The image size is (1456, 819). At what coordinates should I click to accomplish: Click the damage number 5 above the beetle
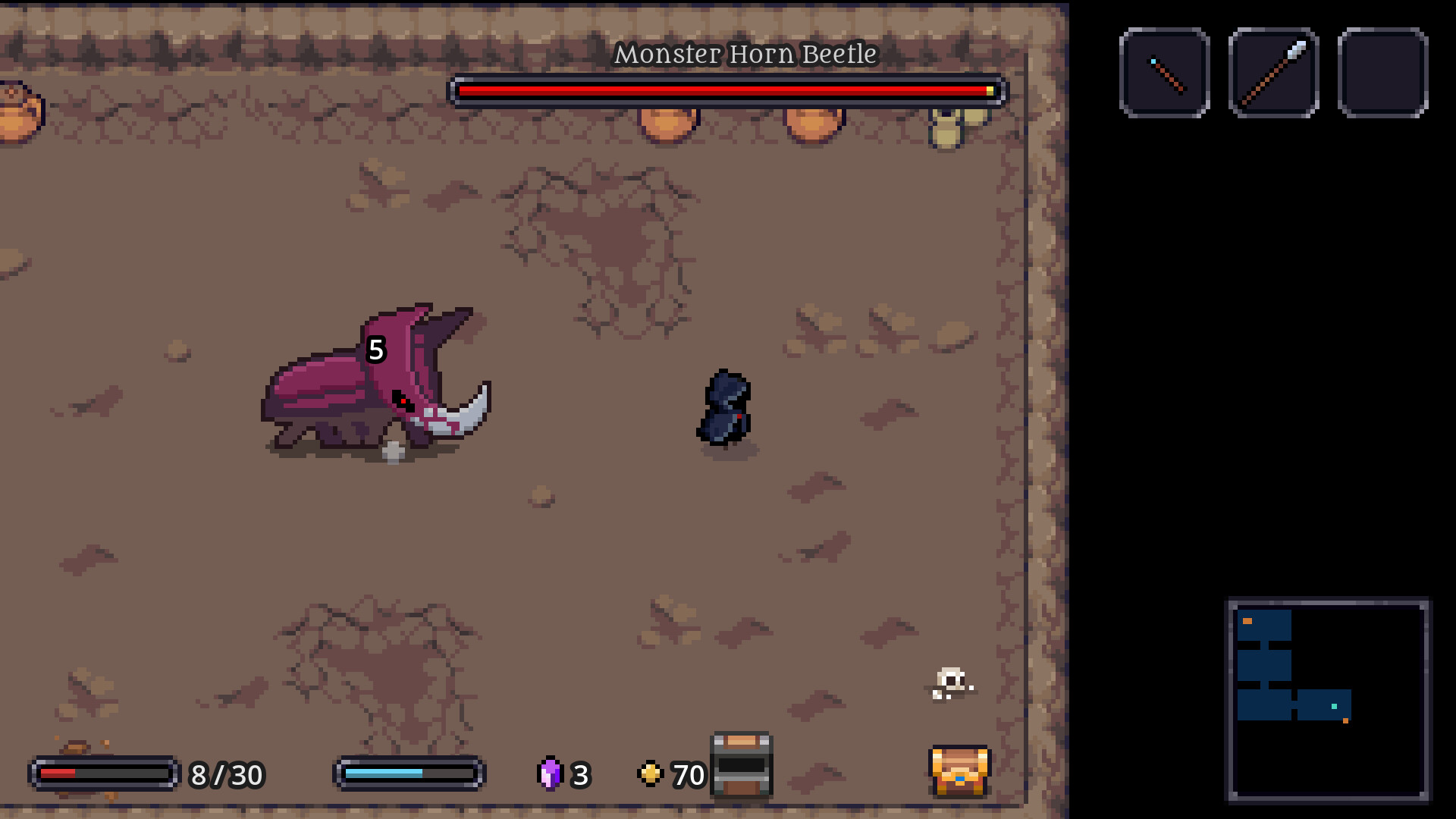point(375,350)
